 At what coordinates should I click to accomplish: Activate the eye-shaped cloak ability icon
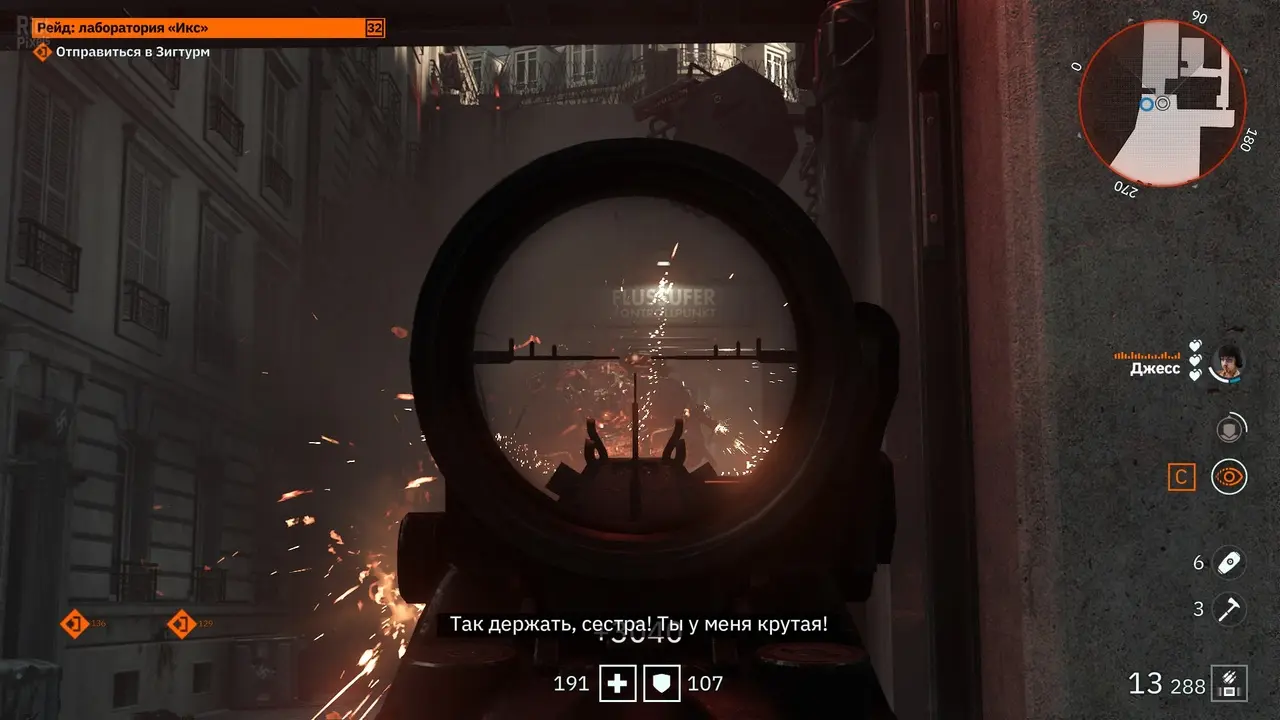1229,477
